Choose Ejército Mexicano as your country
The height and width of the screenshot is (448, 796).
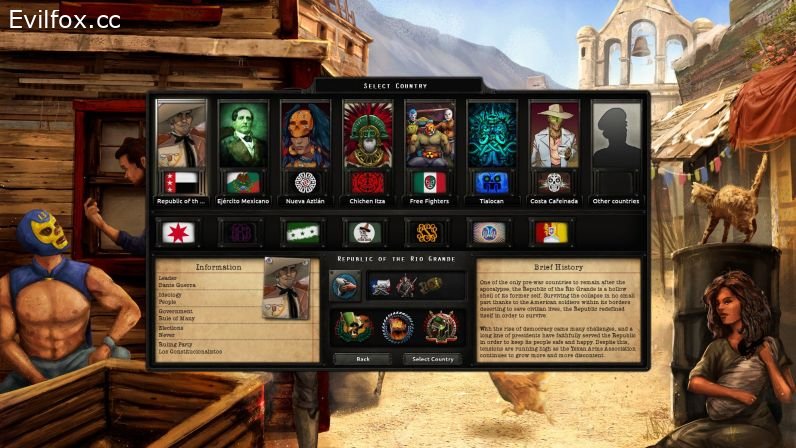point(244,134)
